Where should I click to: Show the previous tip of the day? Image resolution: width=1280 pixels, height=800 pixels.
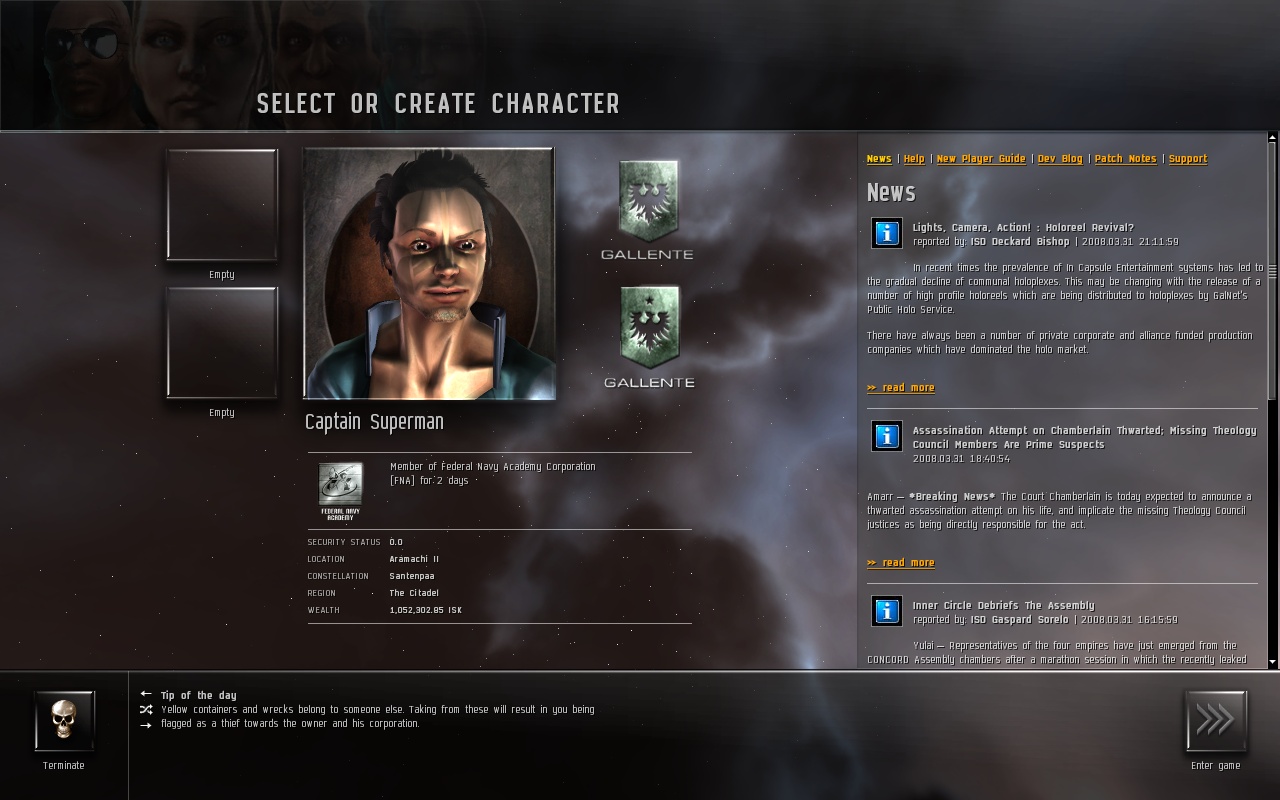(146, 694)
